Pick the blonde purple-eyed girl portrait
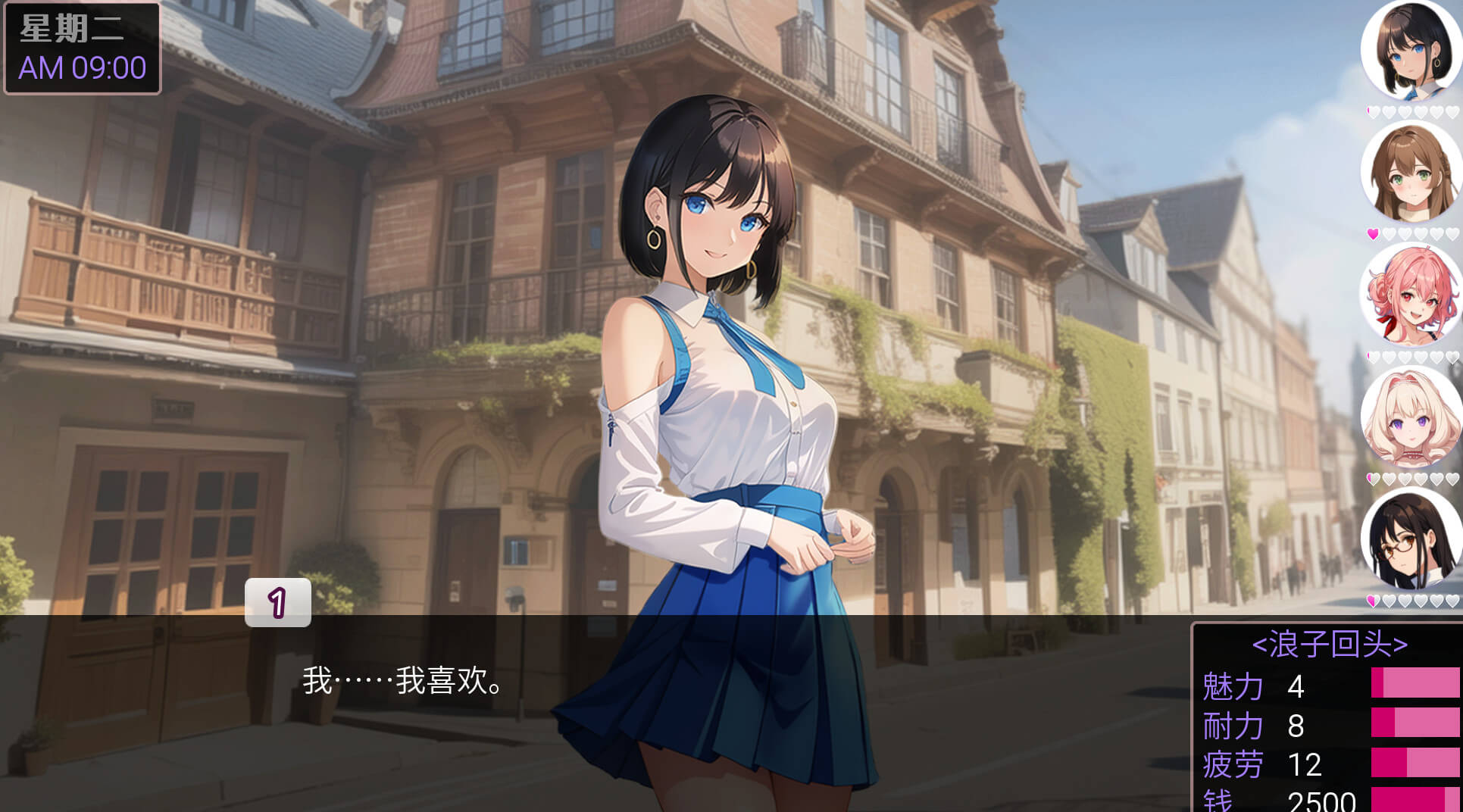Image resolution: width=1463 pixels, height=812 pixels. [x=1410, y=419]
